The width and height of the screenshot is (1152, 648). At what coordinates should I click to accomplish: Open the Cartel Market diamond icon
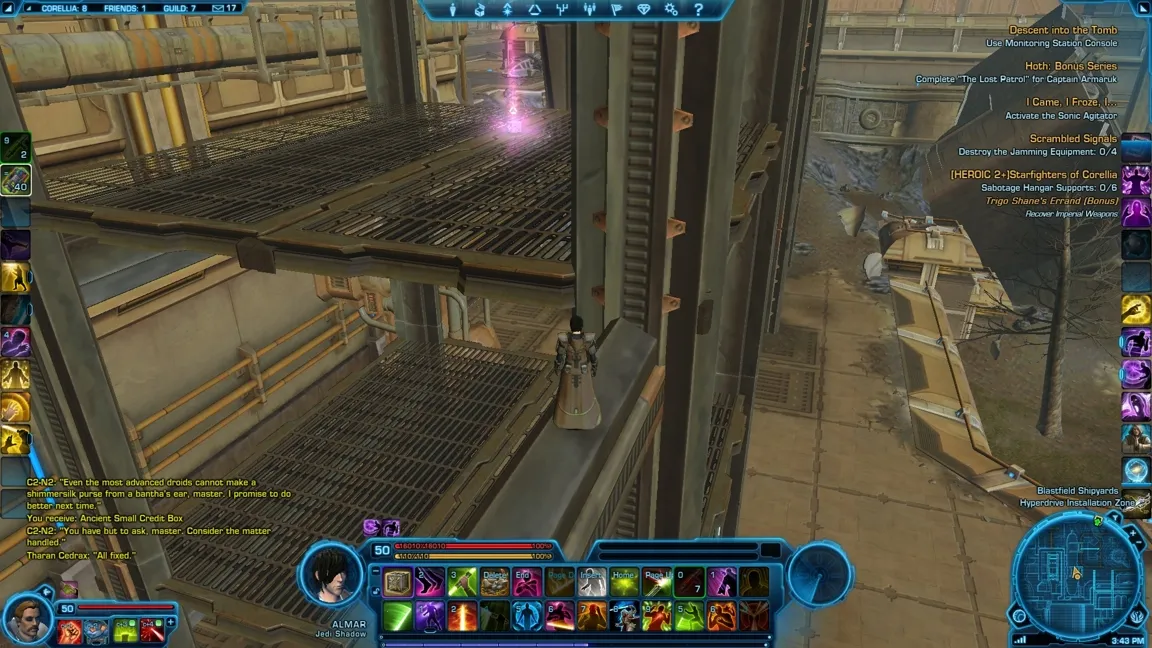pyautogui.click(x=643, y=10)
